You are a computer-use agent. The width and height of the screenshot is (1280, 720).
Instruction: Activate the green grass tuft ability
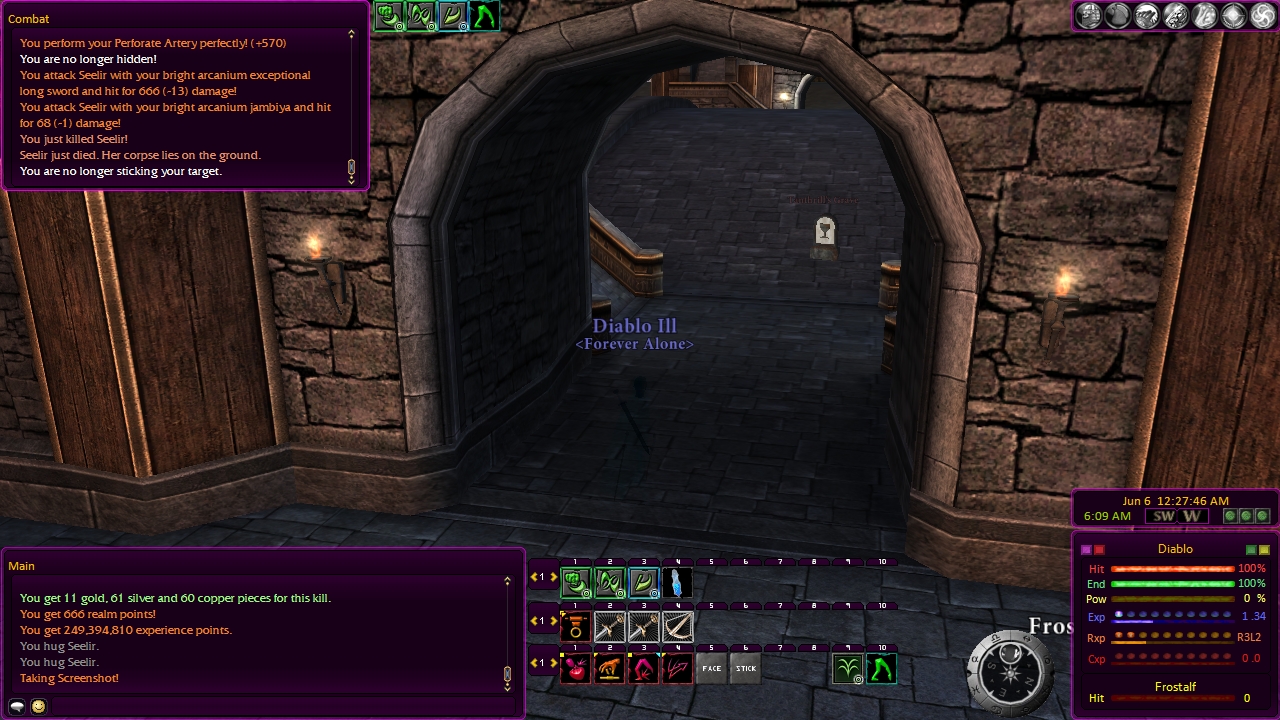[x=847, y=668]
